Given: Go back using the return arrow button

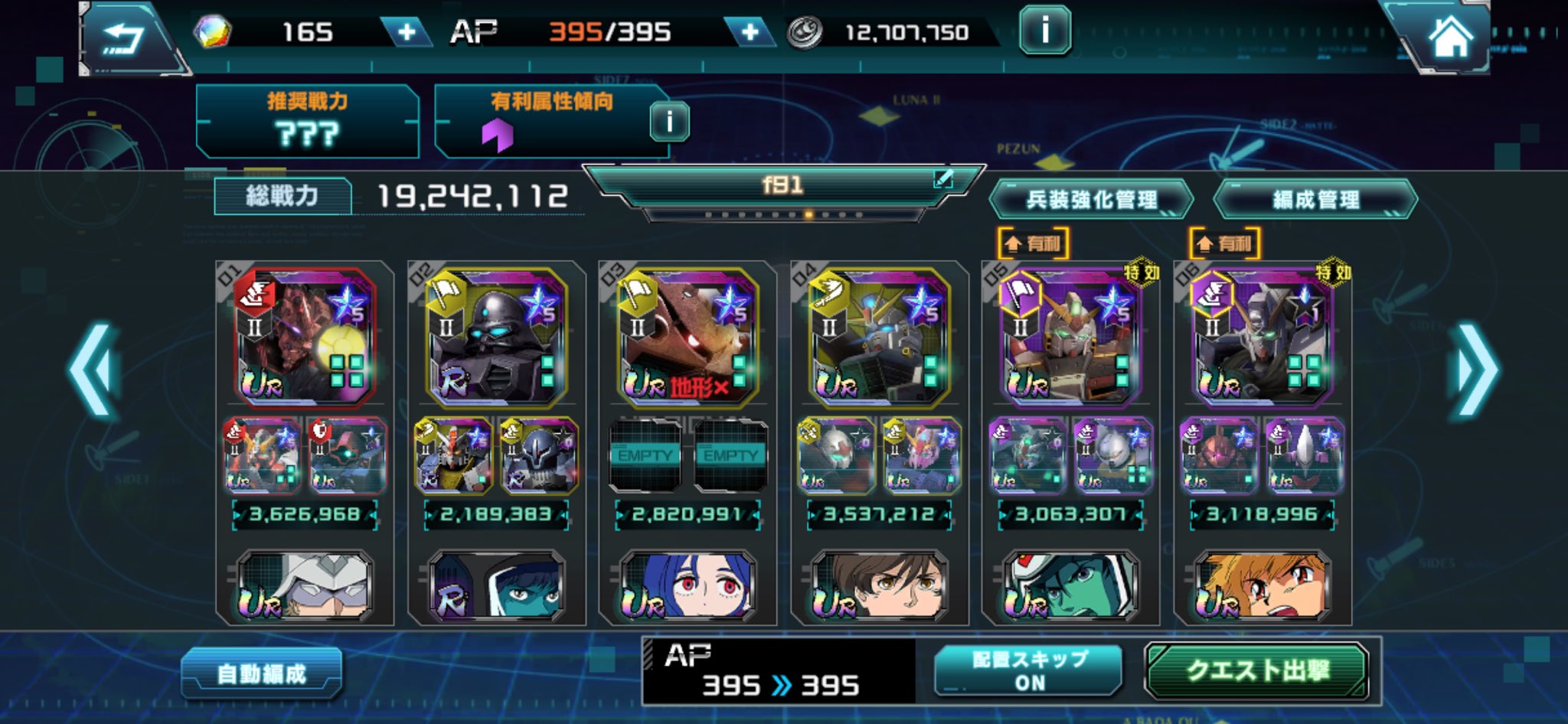Looking at the screenshot, I should [x=124, y=37].
